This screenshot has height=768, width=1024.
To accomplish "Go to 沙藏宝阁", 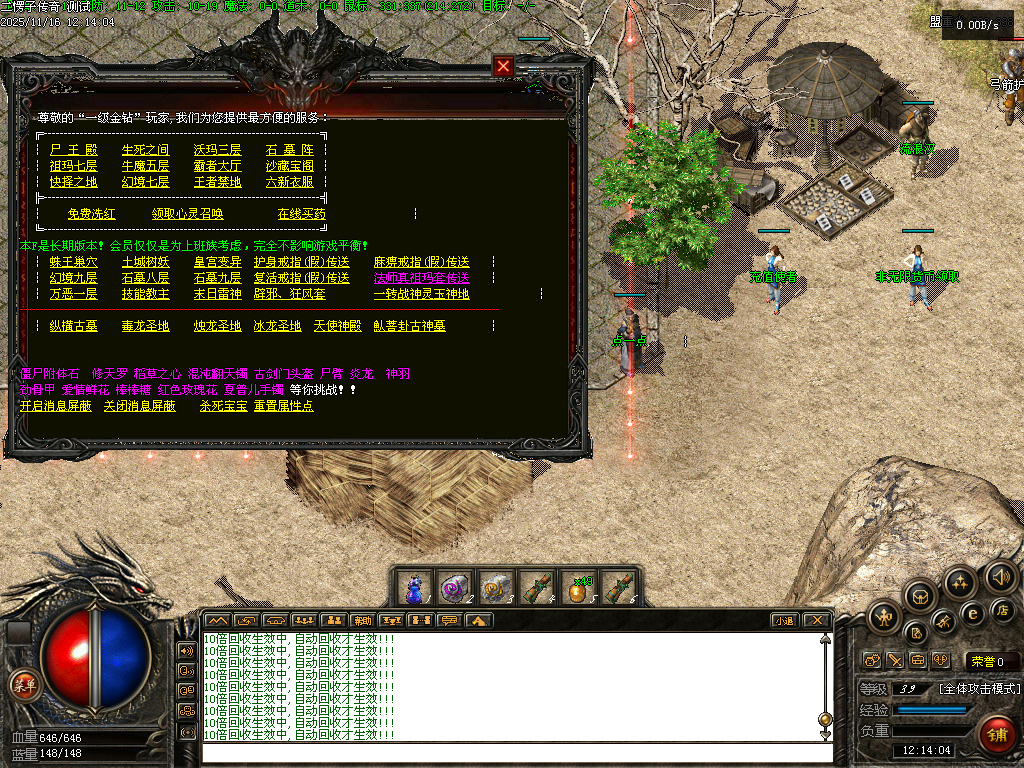I will tap(289, 166).
